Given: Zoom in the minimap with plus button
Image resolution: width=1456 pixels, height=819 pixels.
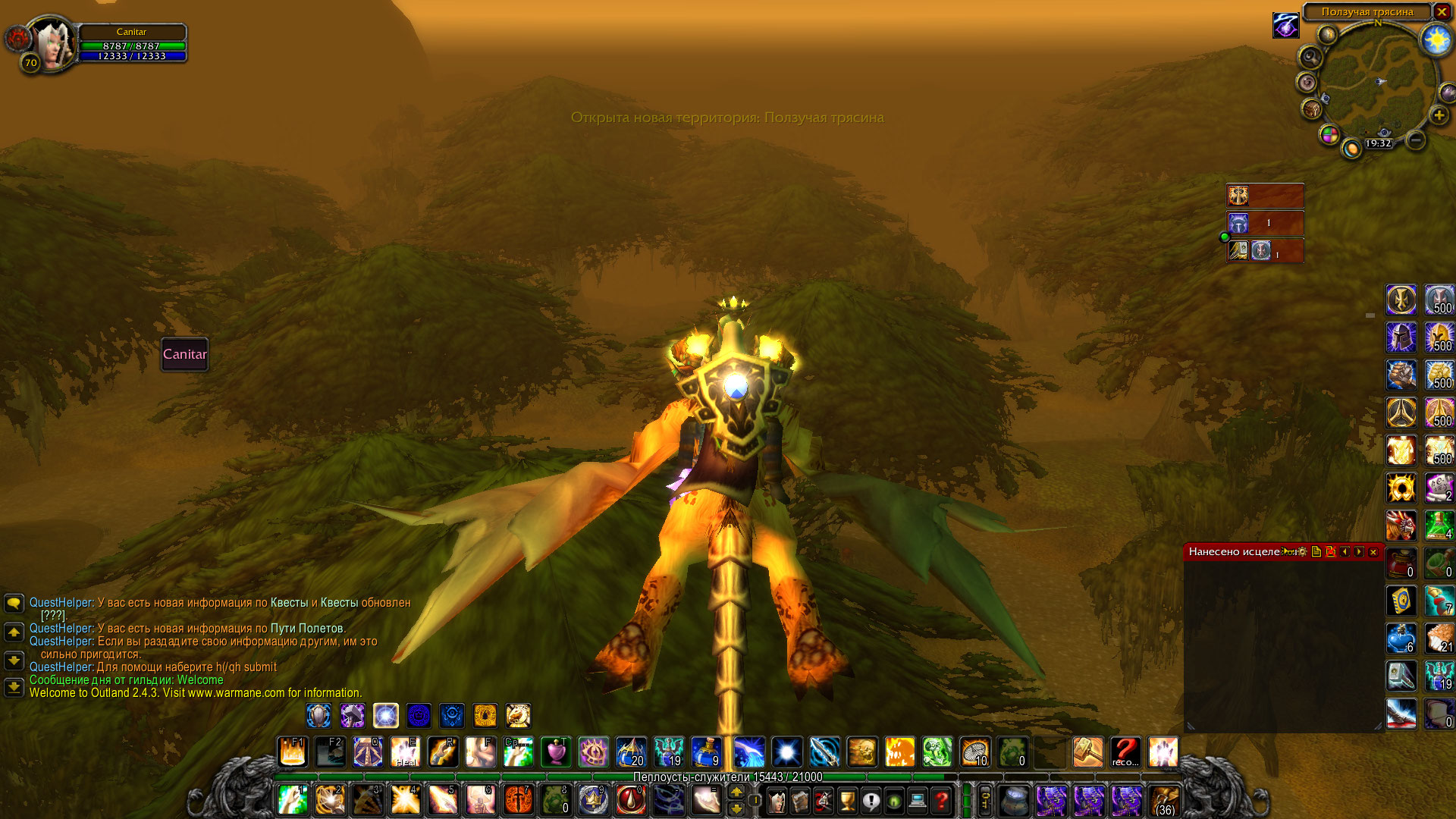Looking at the screenshot, I should [x=1439, y=115].
